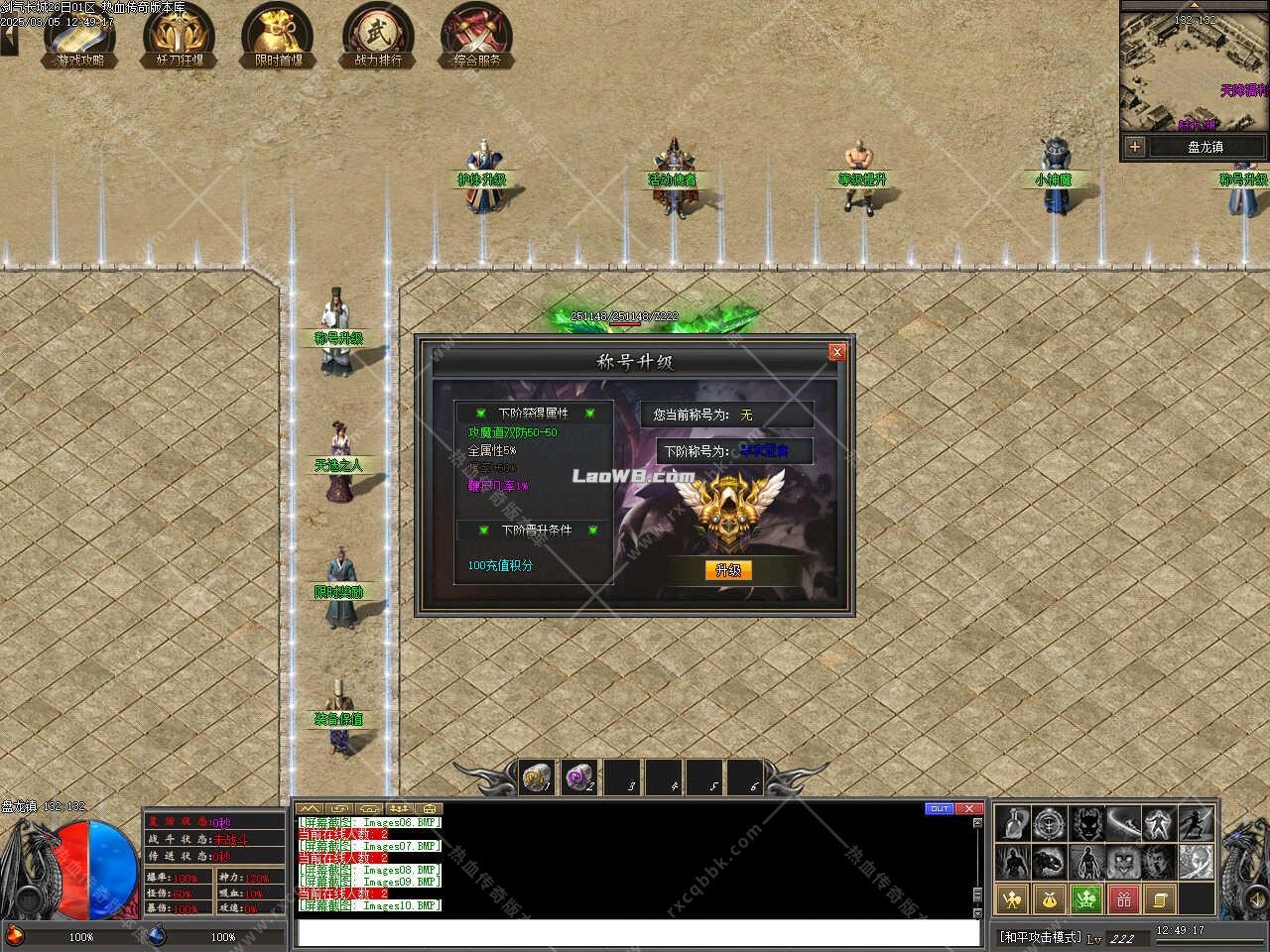This screenshot has height=952, width=1270.
Task: Close the 称号升级 title upgrade window
Action: point(836,352)
